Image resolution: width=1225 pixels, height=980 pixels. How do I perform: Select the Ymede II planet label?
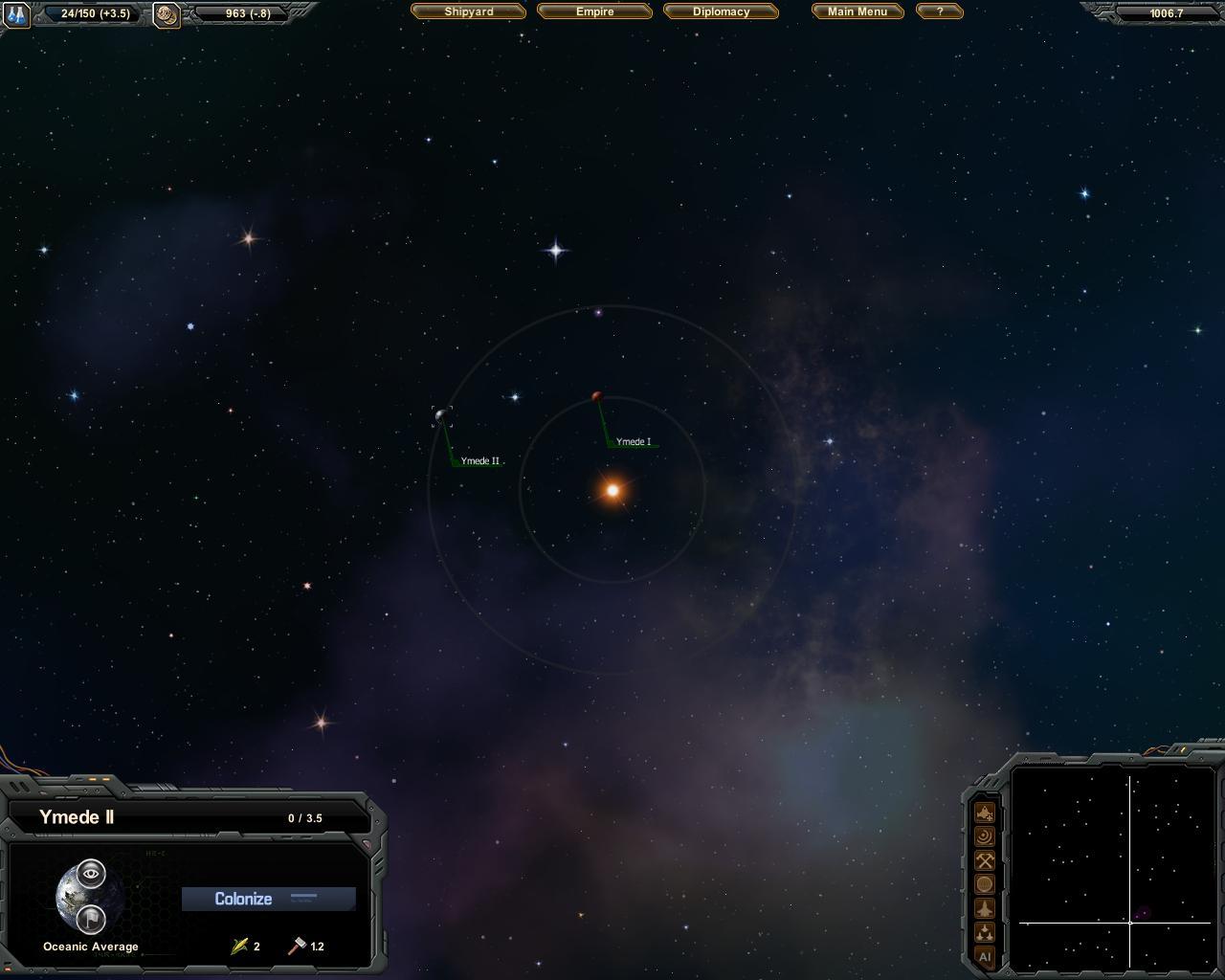click(x=479, y=461)
